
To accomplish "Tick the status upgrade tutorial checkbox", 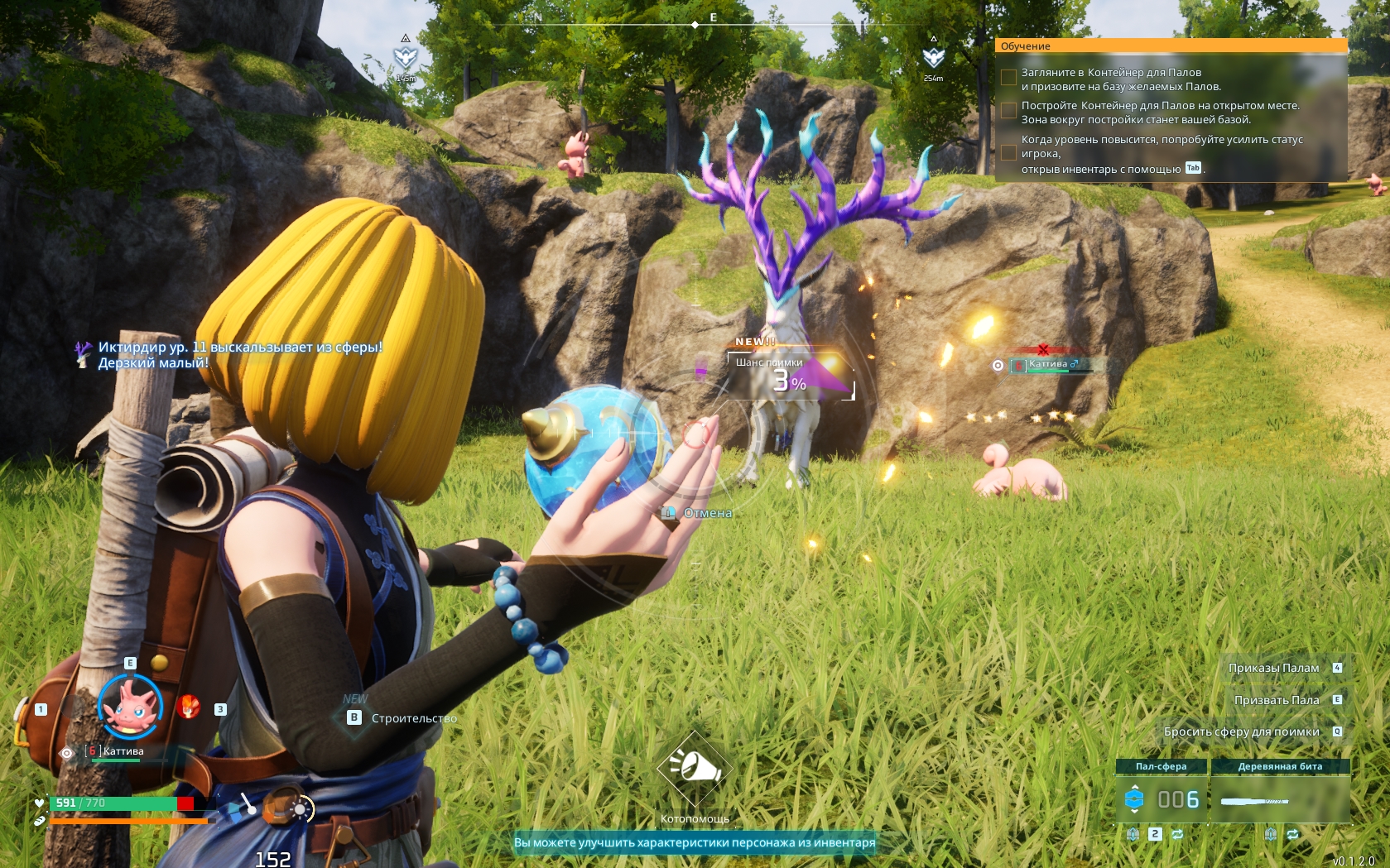I will click(x=1008, y=153).
